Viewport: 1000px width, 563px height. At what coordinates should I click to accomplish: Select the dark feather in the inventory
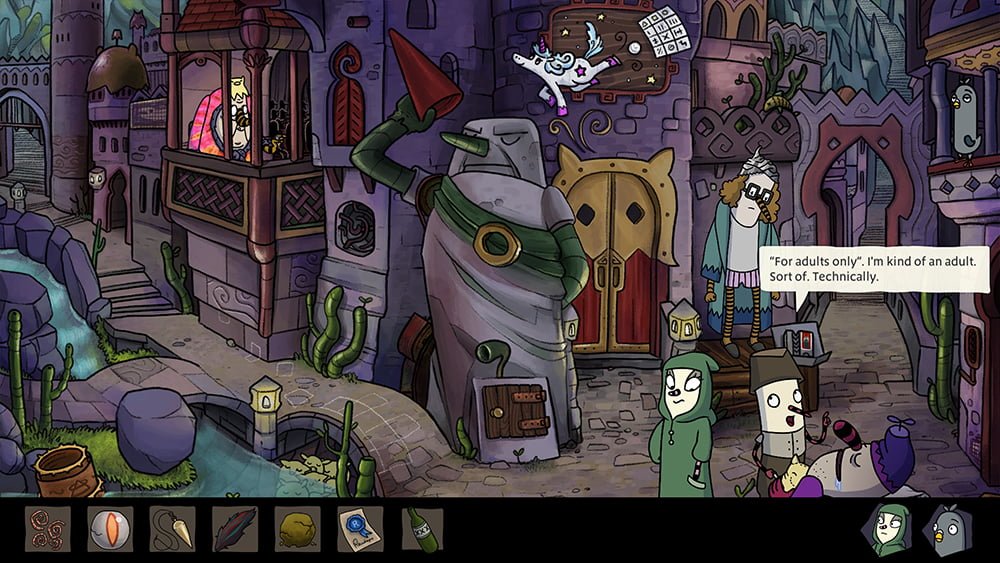pos(234,529)
